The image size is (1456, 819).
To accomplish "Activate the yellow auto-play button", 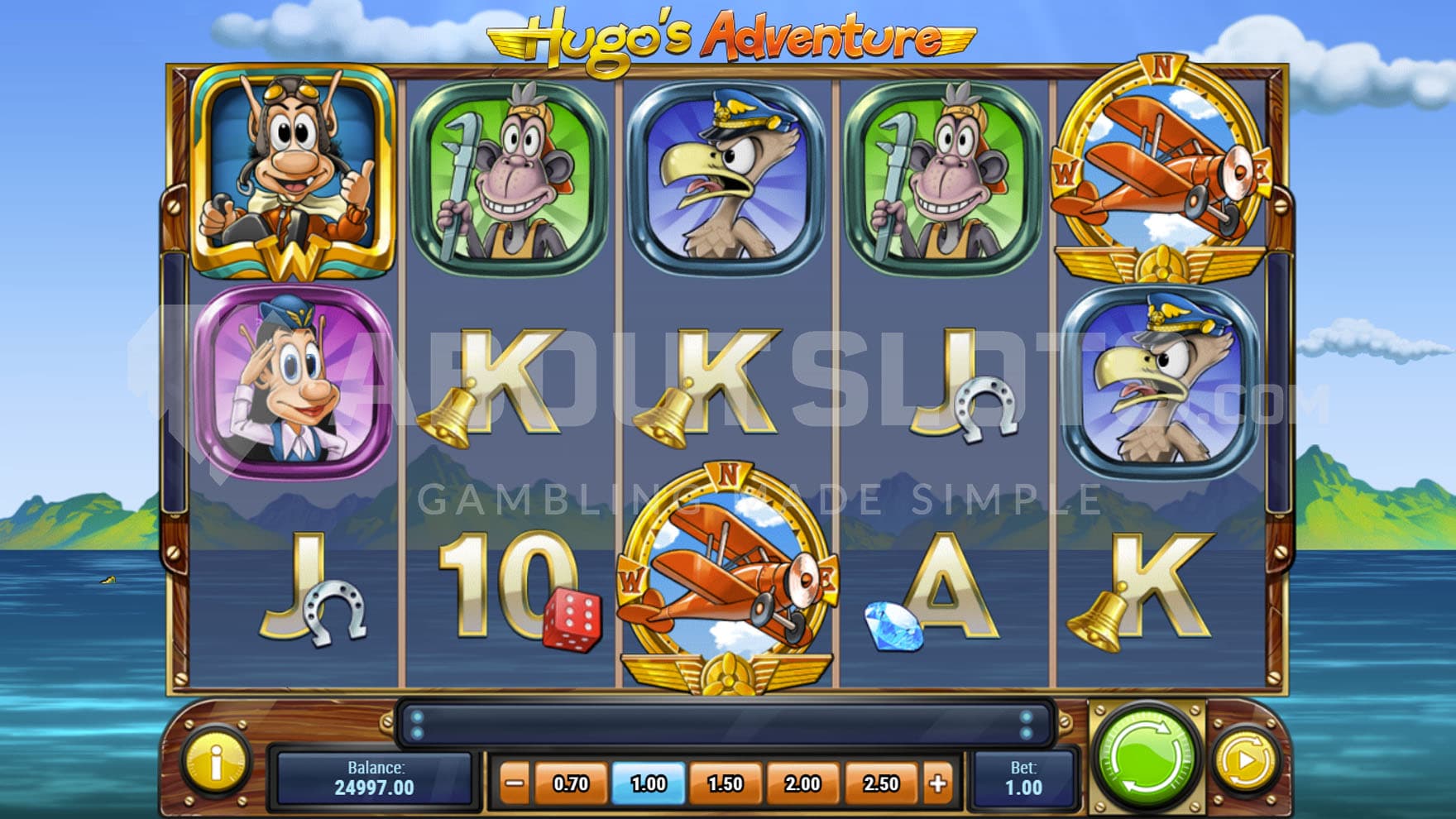I will coord(1246,759).
